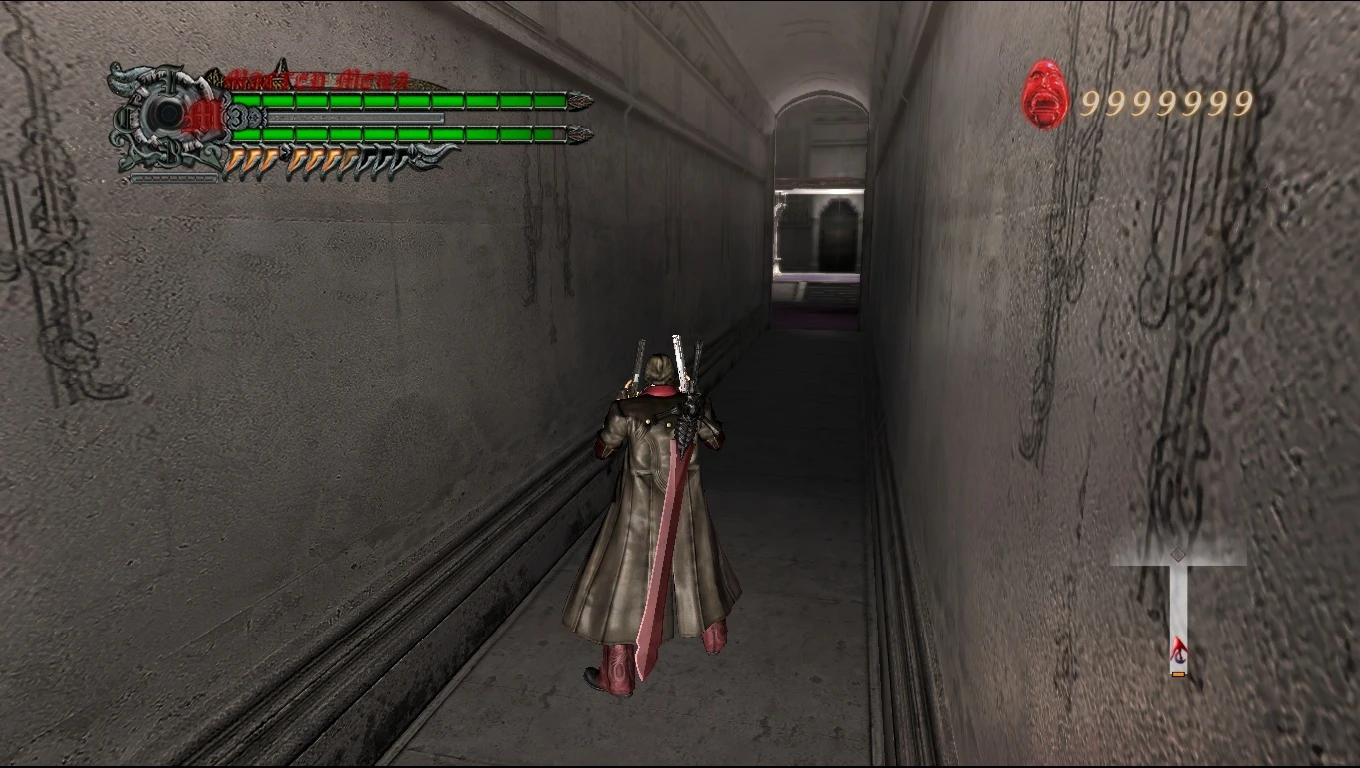Select the objective diamond marker on the mini-map
1360x768 pixels.
point(1177,554)
